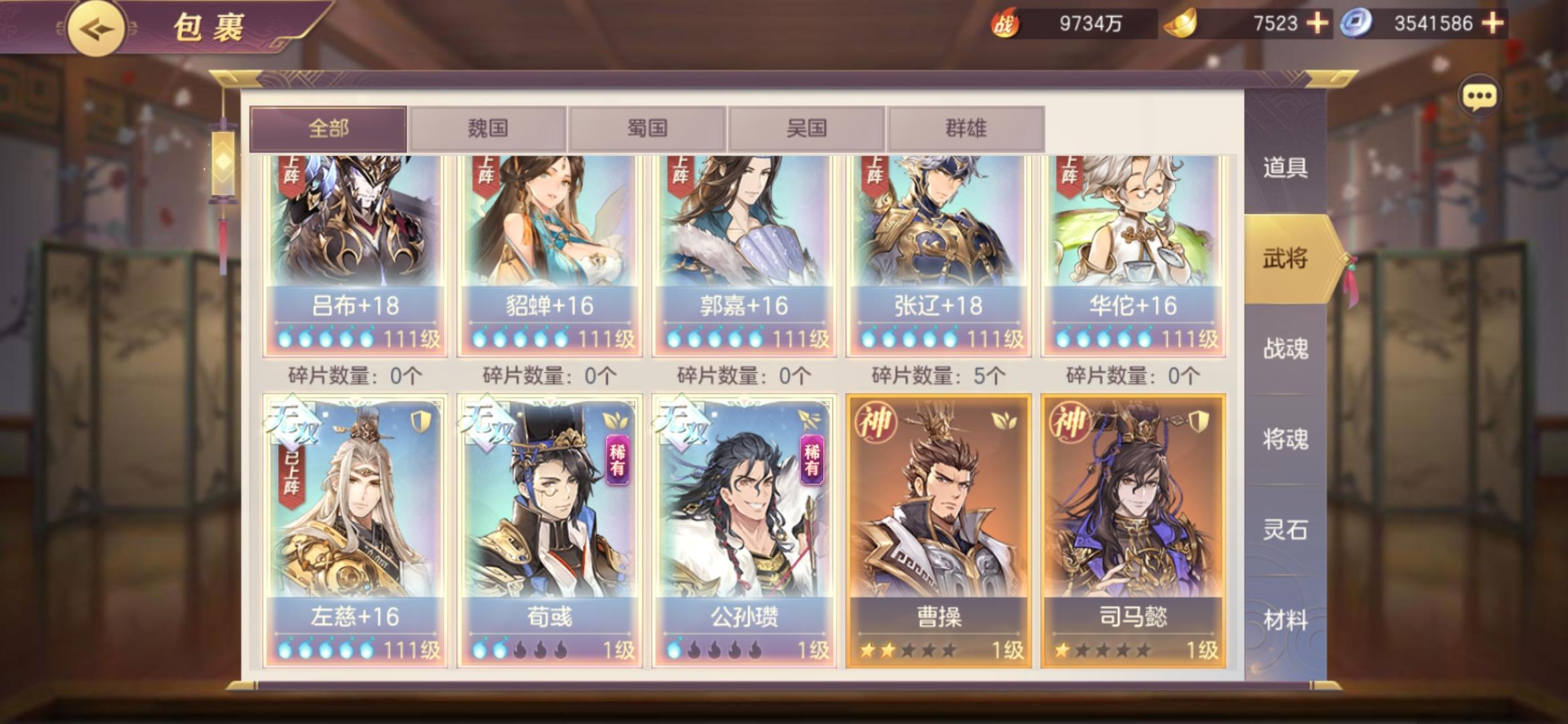Open the 战魂 category
1568x724 pixels.
(x=1285, y=349)
